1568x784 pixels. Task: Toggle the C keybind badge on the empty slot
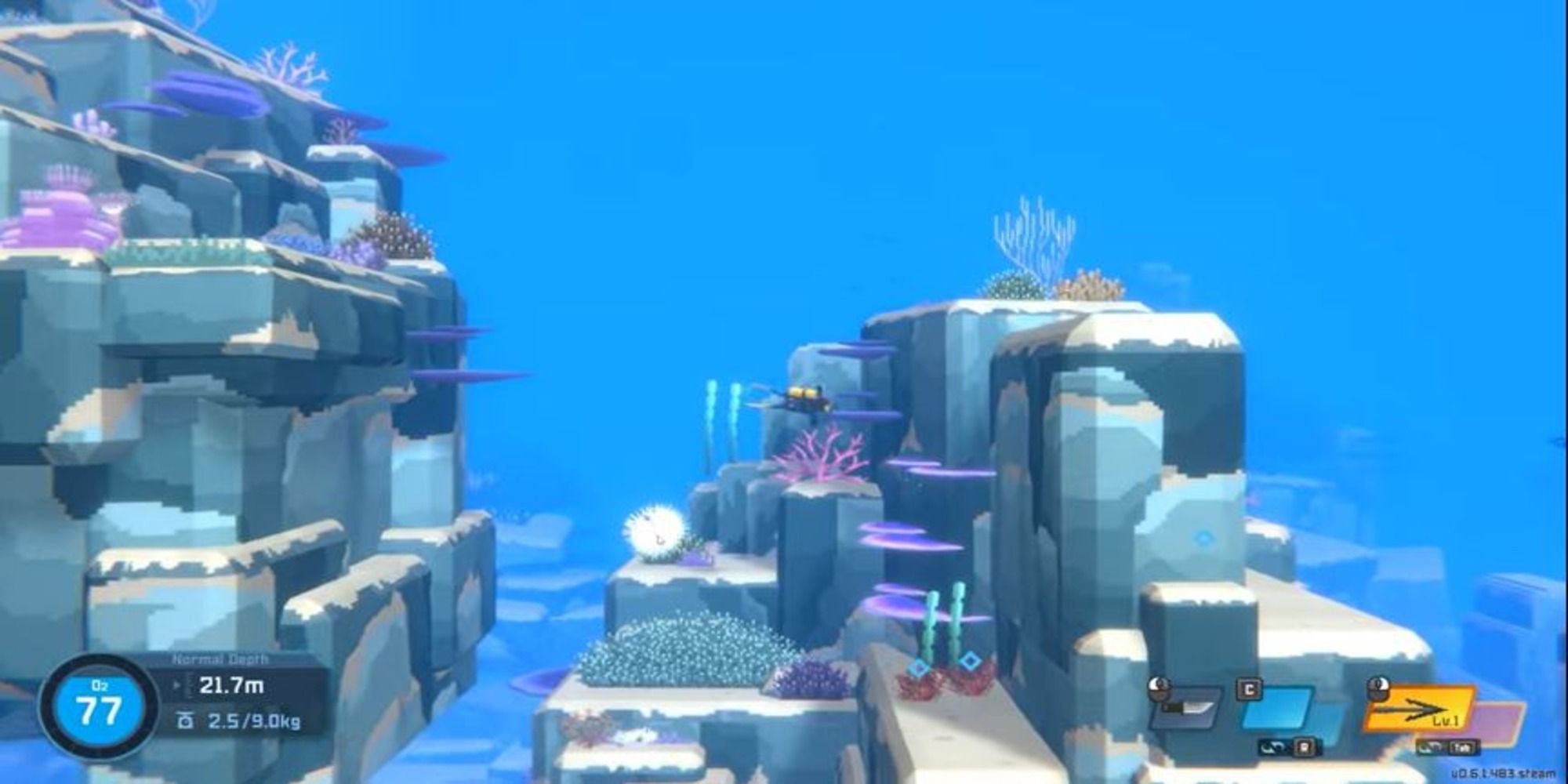pyautogui.click(x=1250, y=688)
